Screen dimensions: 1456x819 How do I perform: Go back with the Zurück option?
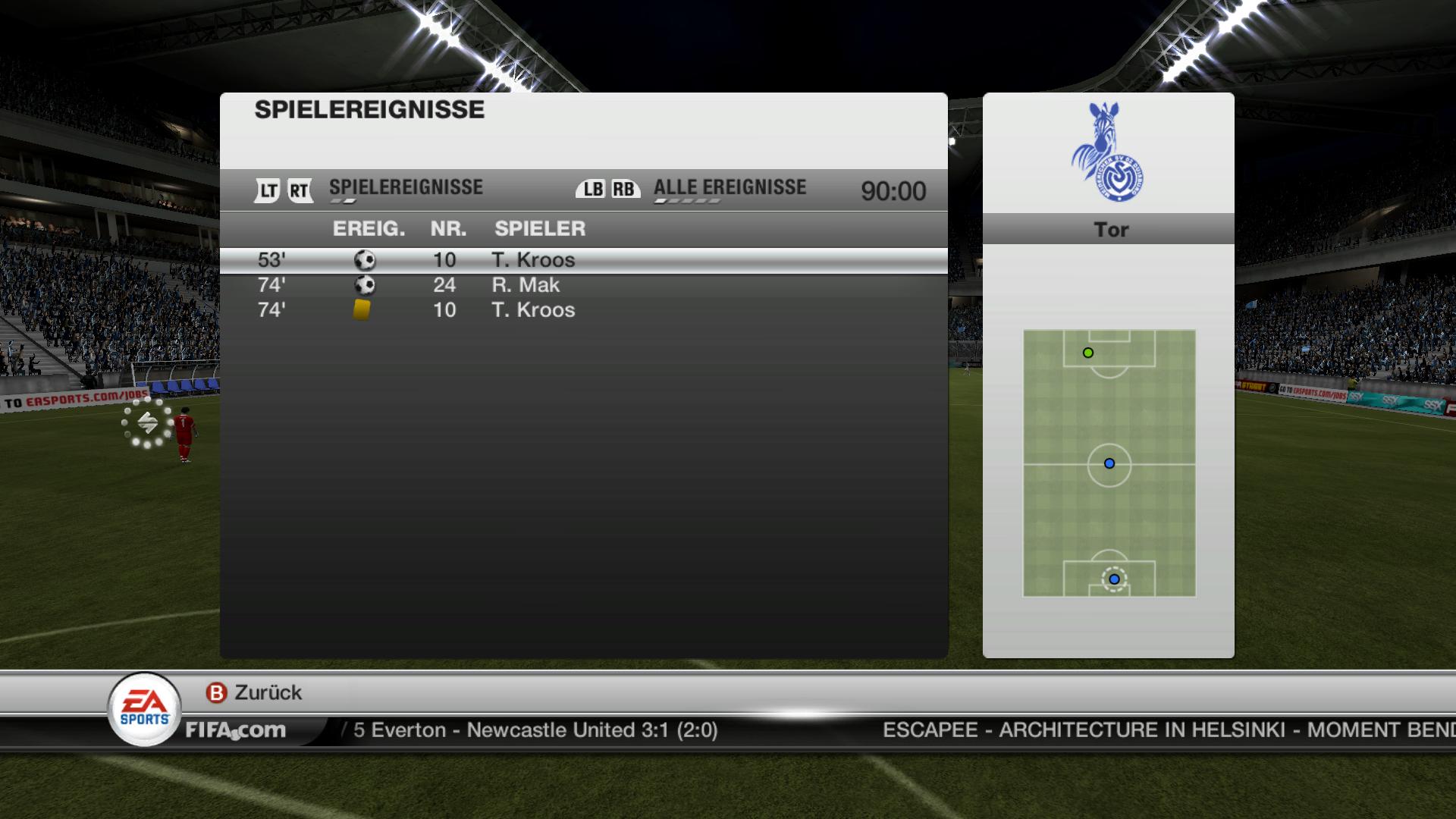tap(255, 692)
